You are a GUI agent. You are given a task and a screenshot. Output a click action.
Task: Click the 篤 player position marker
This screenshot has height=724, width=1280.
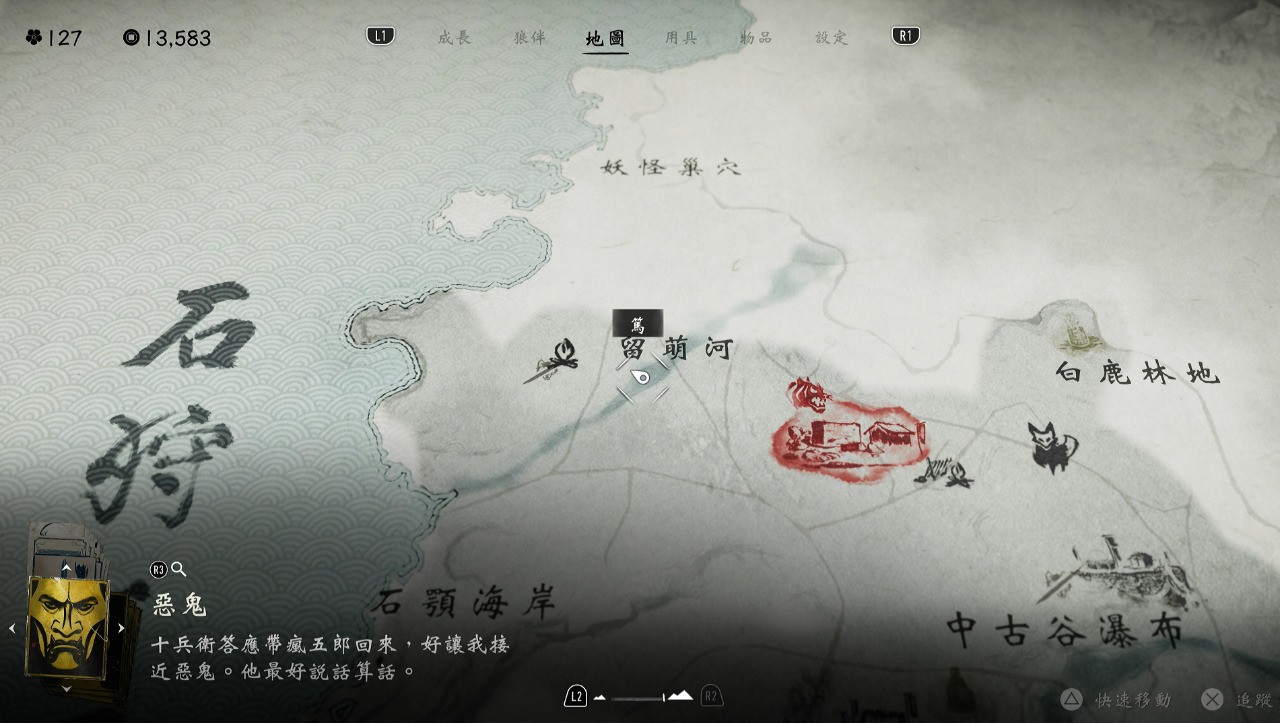point(641,376)
